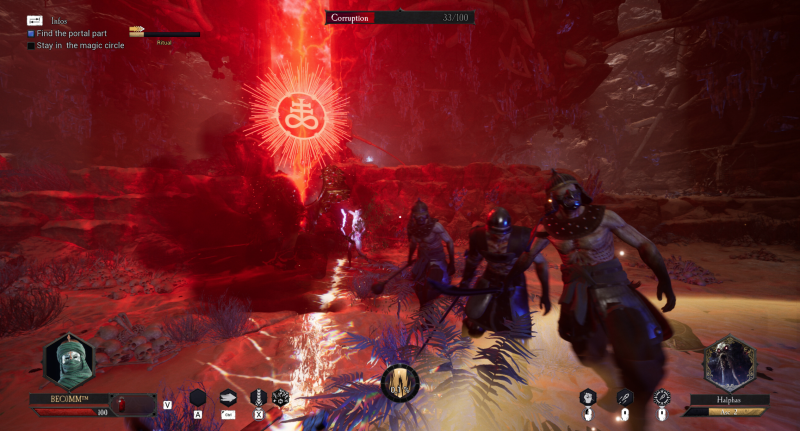
Task: Use the dagger strike ability icon
Action: (x=625, y=397)
